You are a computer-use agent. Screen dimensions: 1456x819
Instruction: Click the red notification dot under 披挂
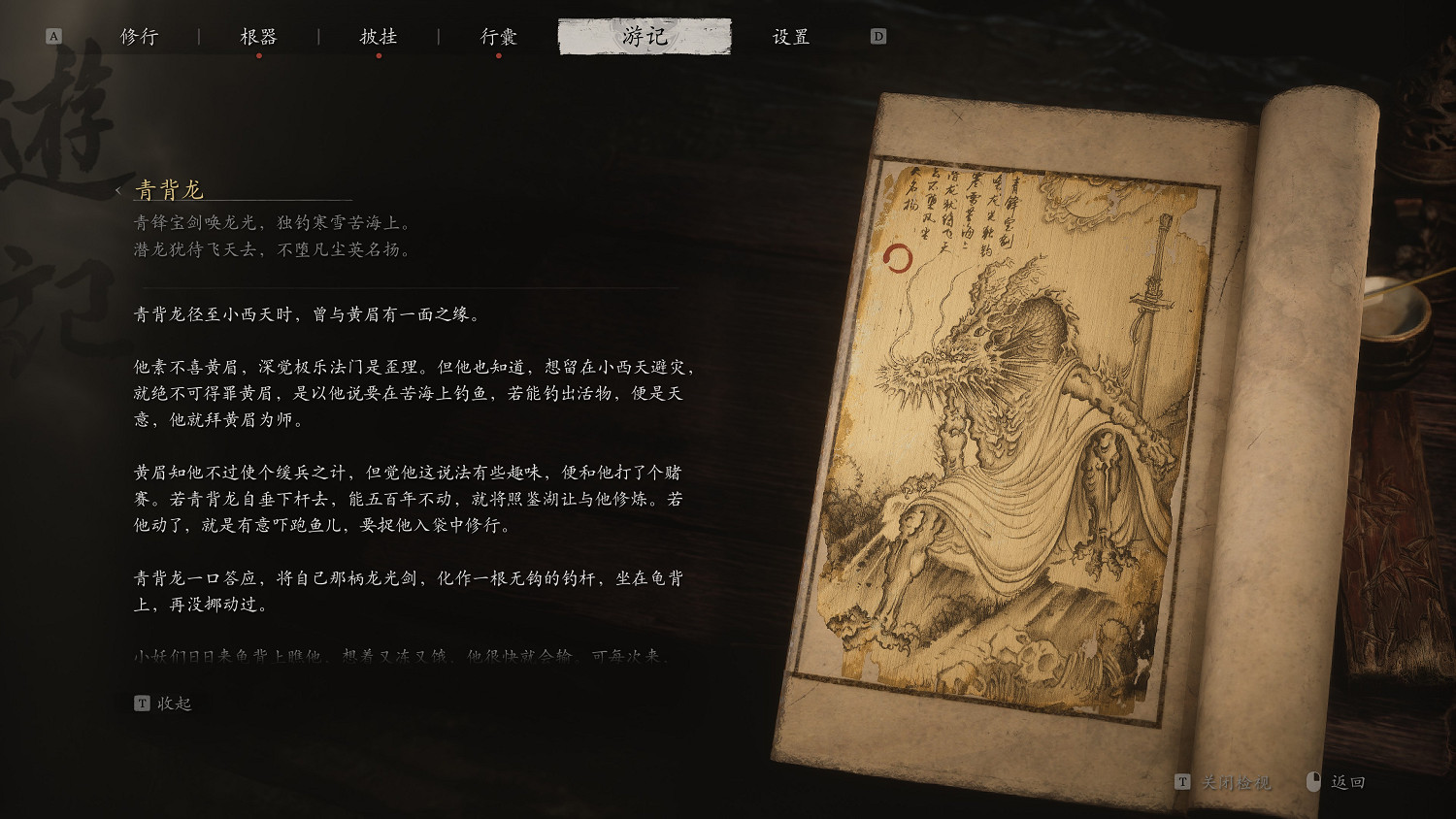click(x=381, y=56)
